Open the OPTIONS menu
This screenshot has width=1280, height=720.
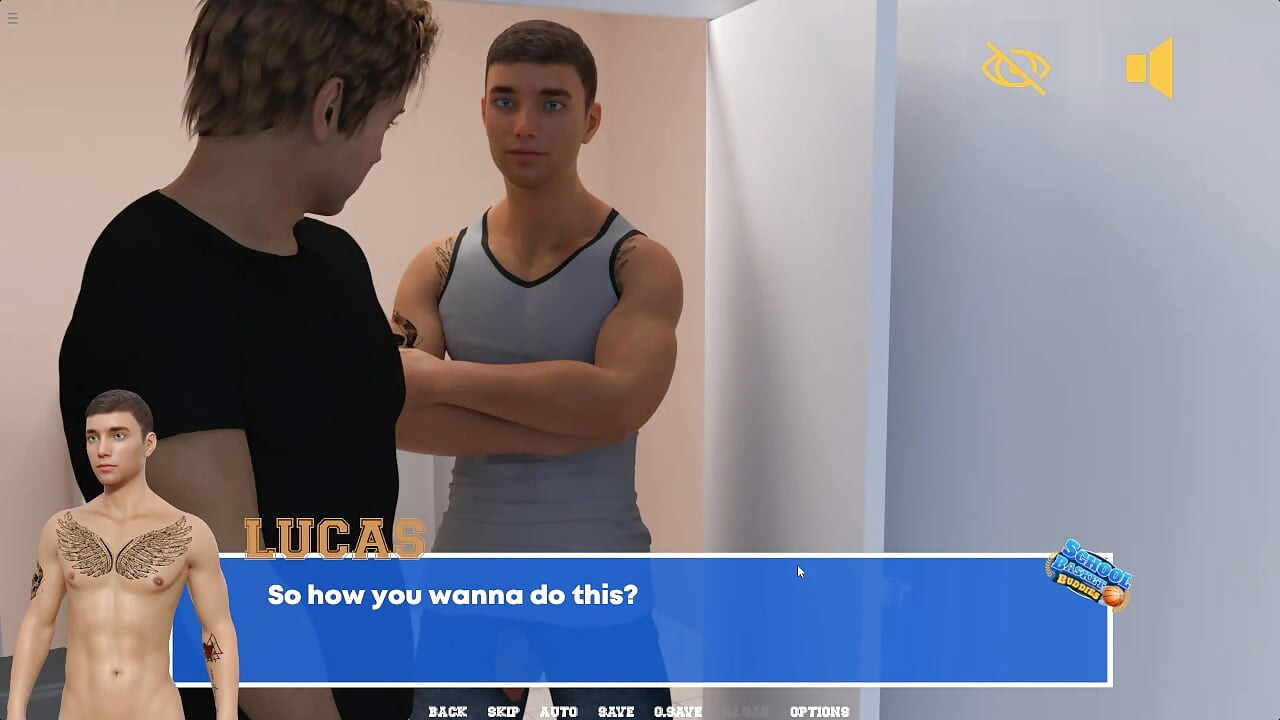click(820, 711)
